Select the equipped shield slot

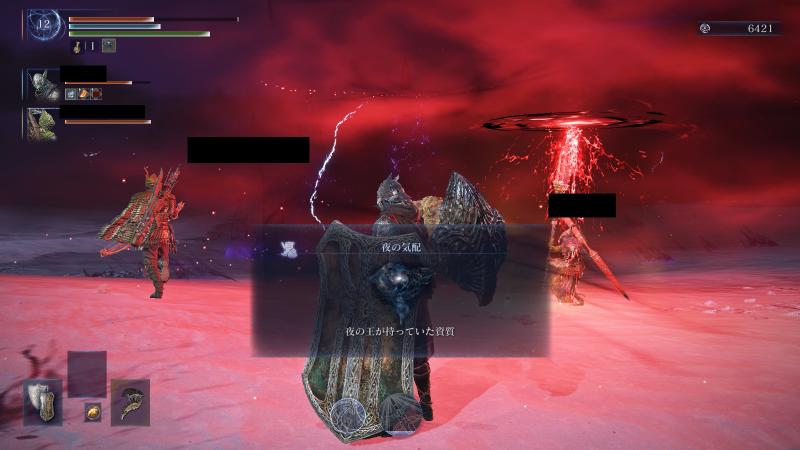[43, 399]
